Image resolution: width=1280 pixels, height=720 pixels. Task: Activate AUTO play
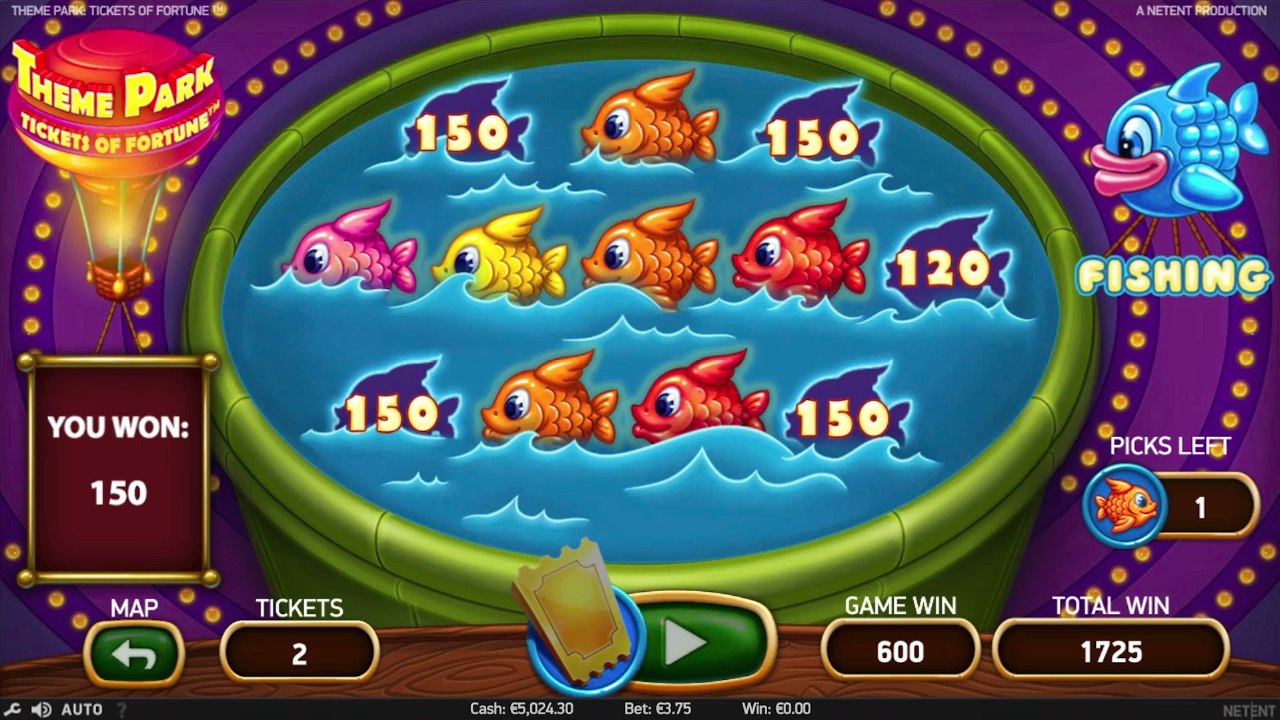82,709
